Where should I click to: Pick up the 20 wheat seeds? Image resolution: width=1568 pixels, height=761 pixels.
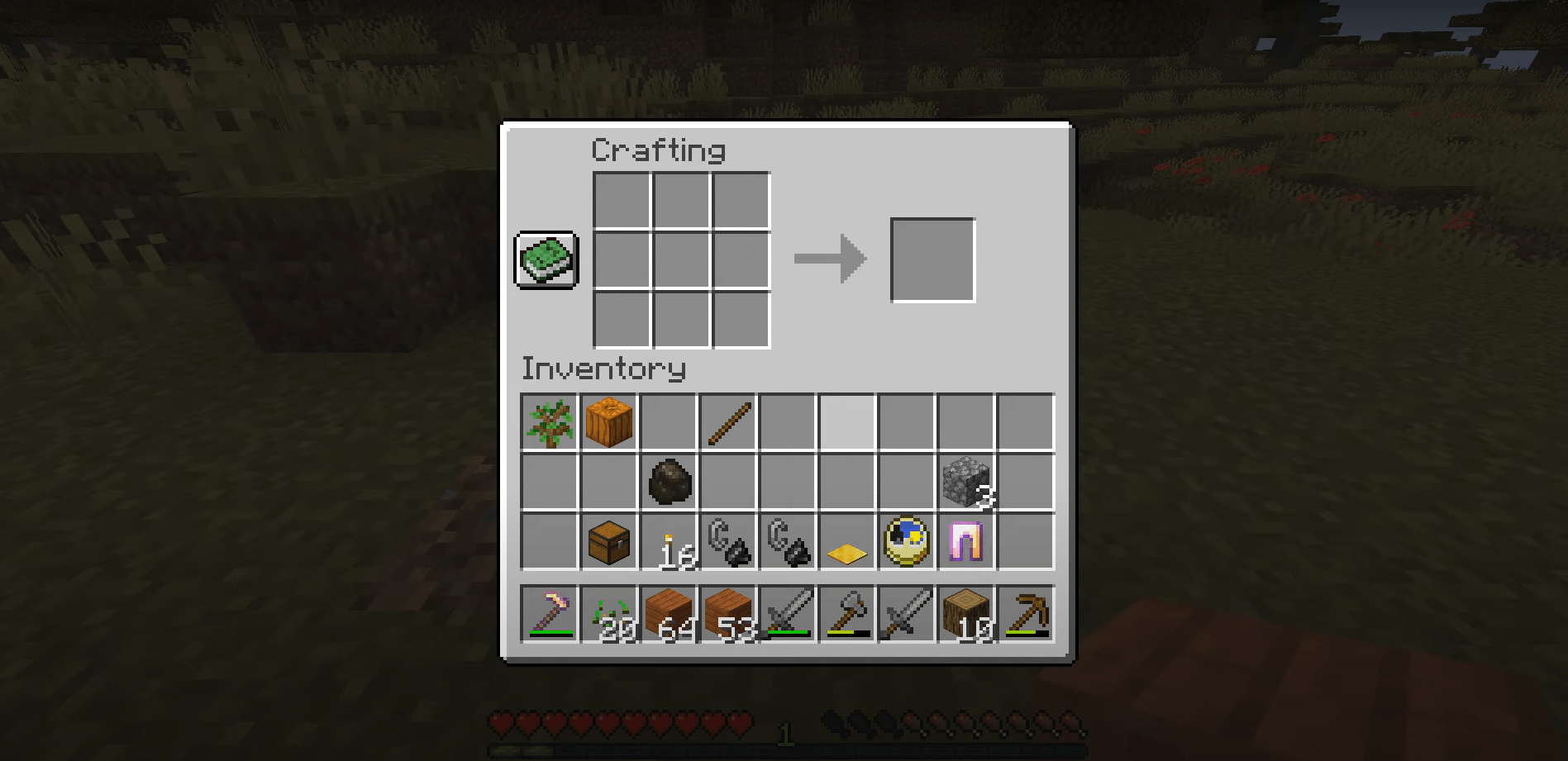[x=609, y=613]
